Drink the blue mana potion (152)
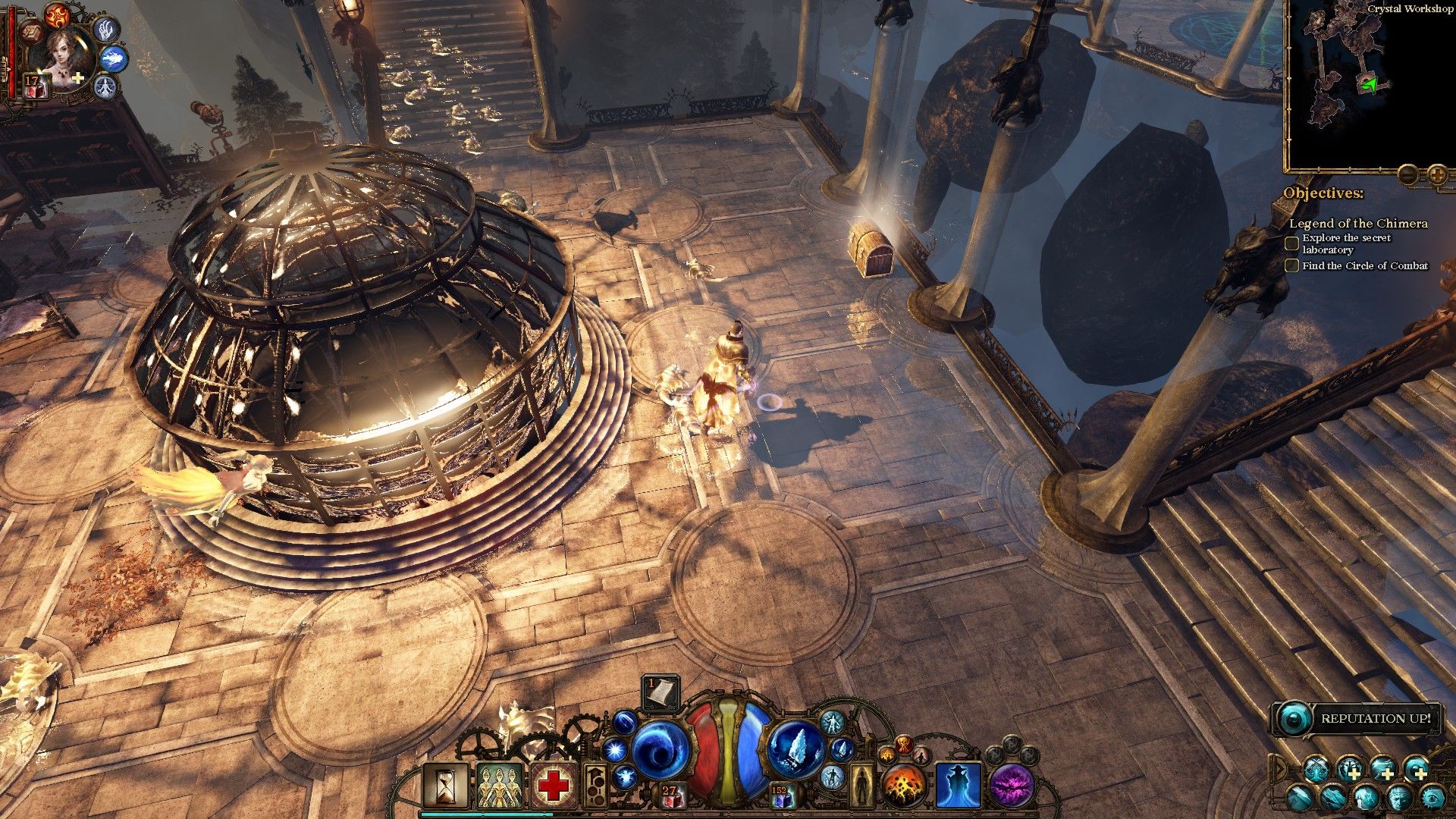This screenshot has width=1456, height=819. pyautogui.click(x=781, y=796)
